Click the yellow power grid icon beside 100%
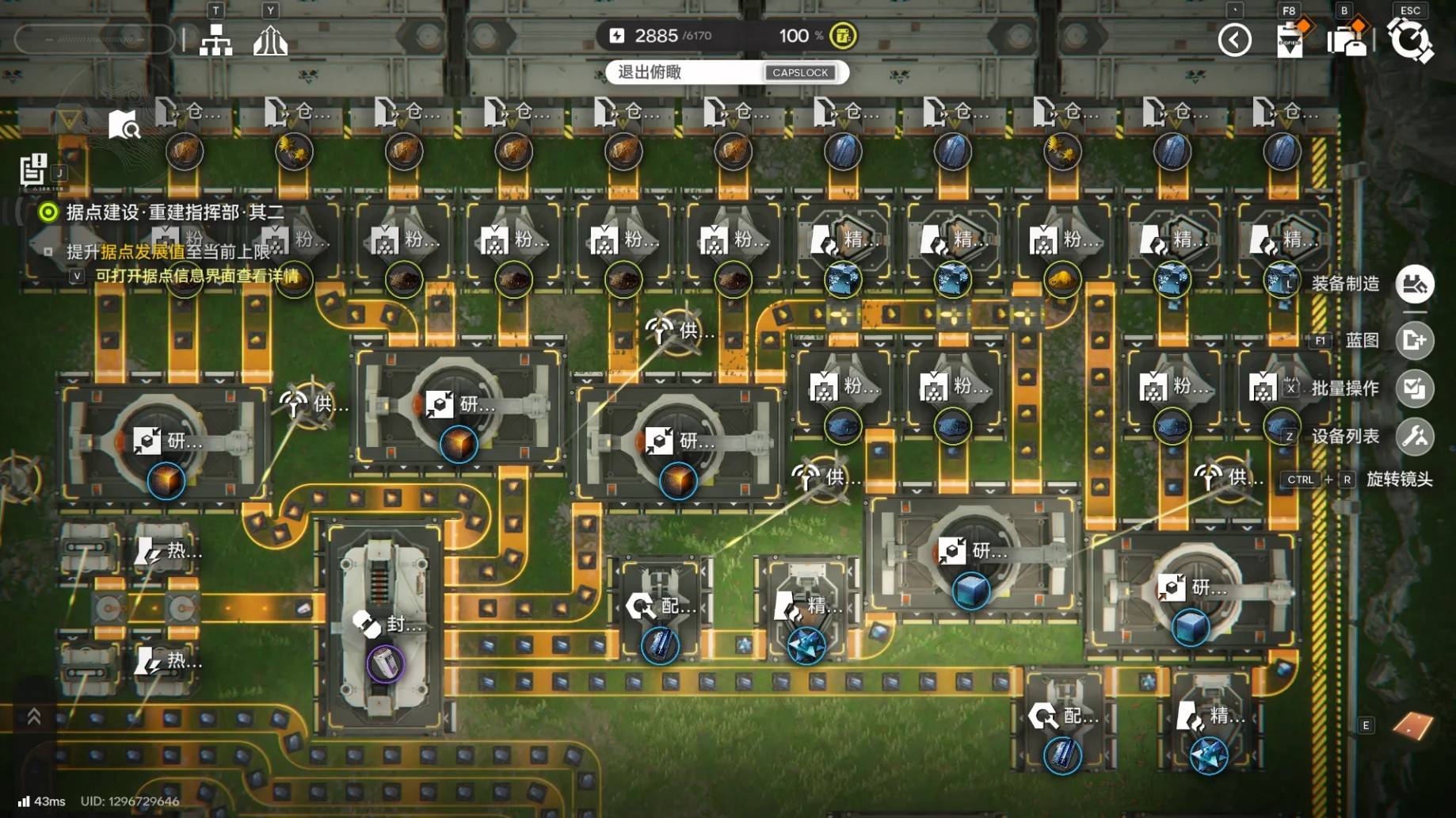This screenshot has width=1456, height=818. click(843, 36)
